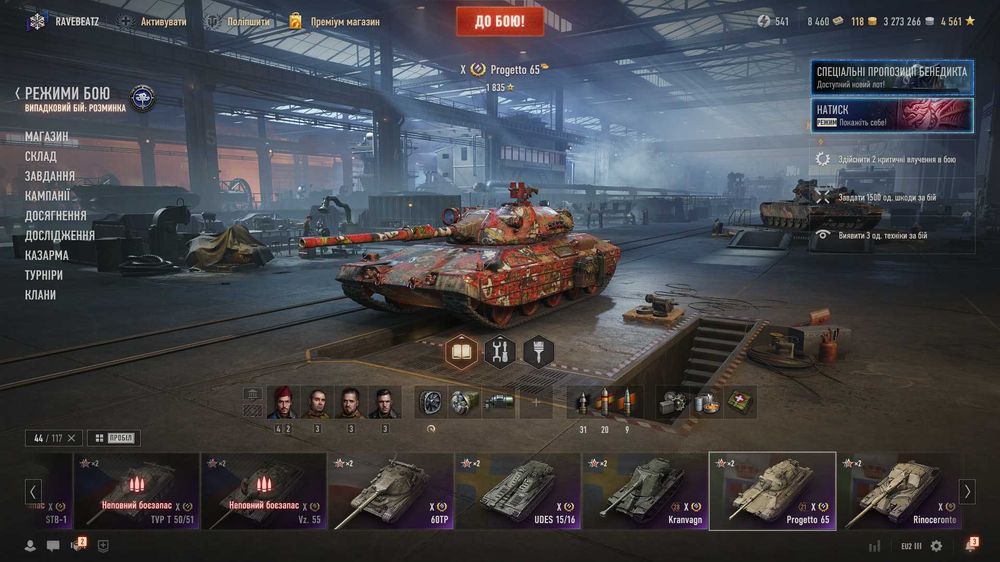Go to the СКЛАД section
Viewport: 1000px width, 562px height.
41,156
